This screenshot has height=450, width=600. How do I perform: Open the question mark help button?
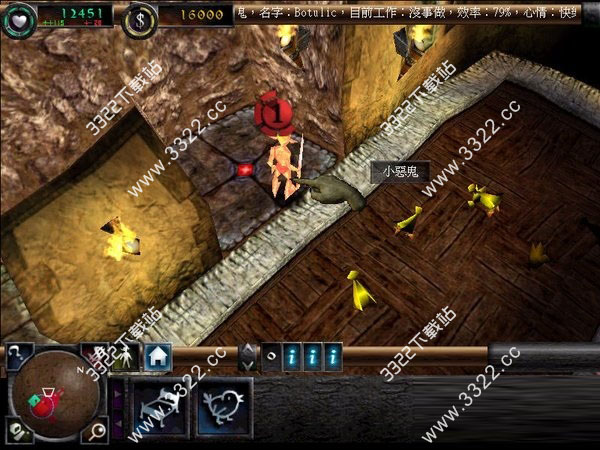tap(19, 352)
